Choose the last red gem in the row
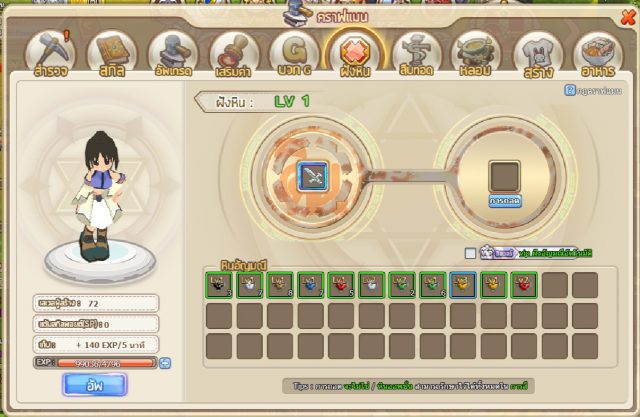 523,286
